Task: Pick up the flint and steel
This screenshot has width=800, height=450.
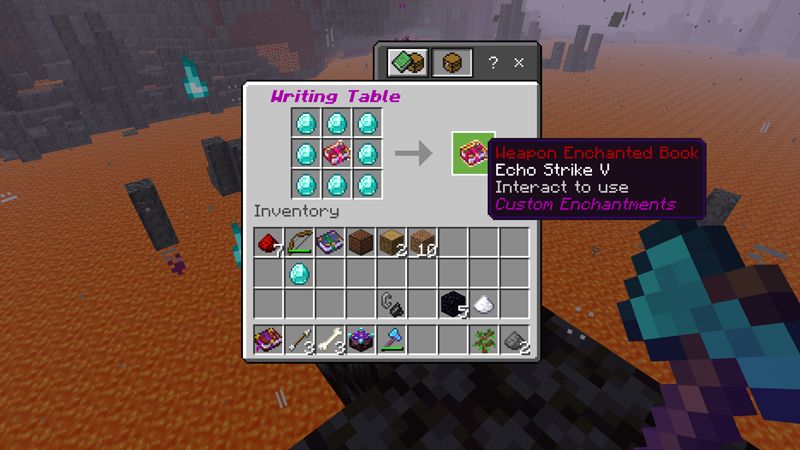Action: 391,303
